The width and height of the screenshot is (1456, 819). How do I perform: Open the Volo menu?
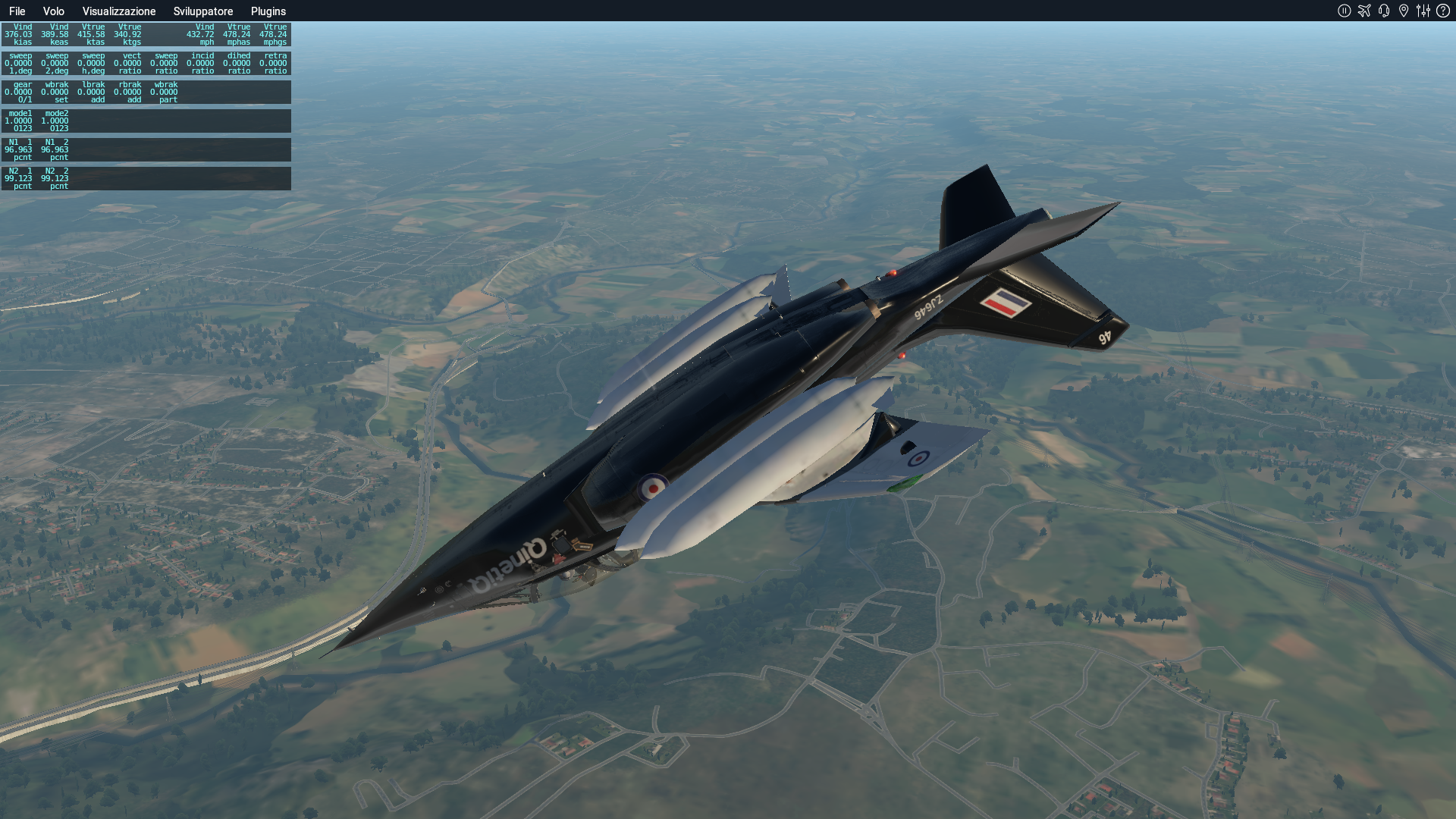click(x=53, y=11)
